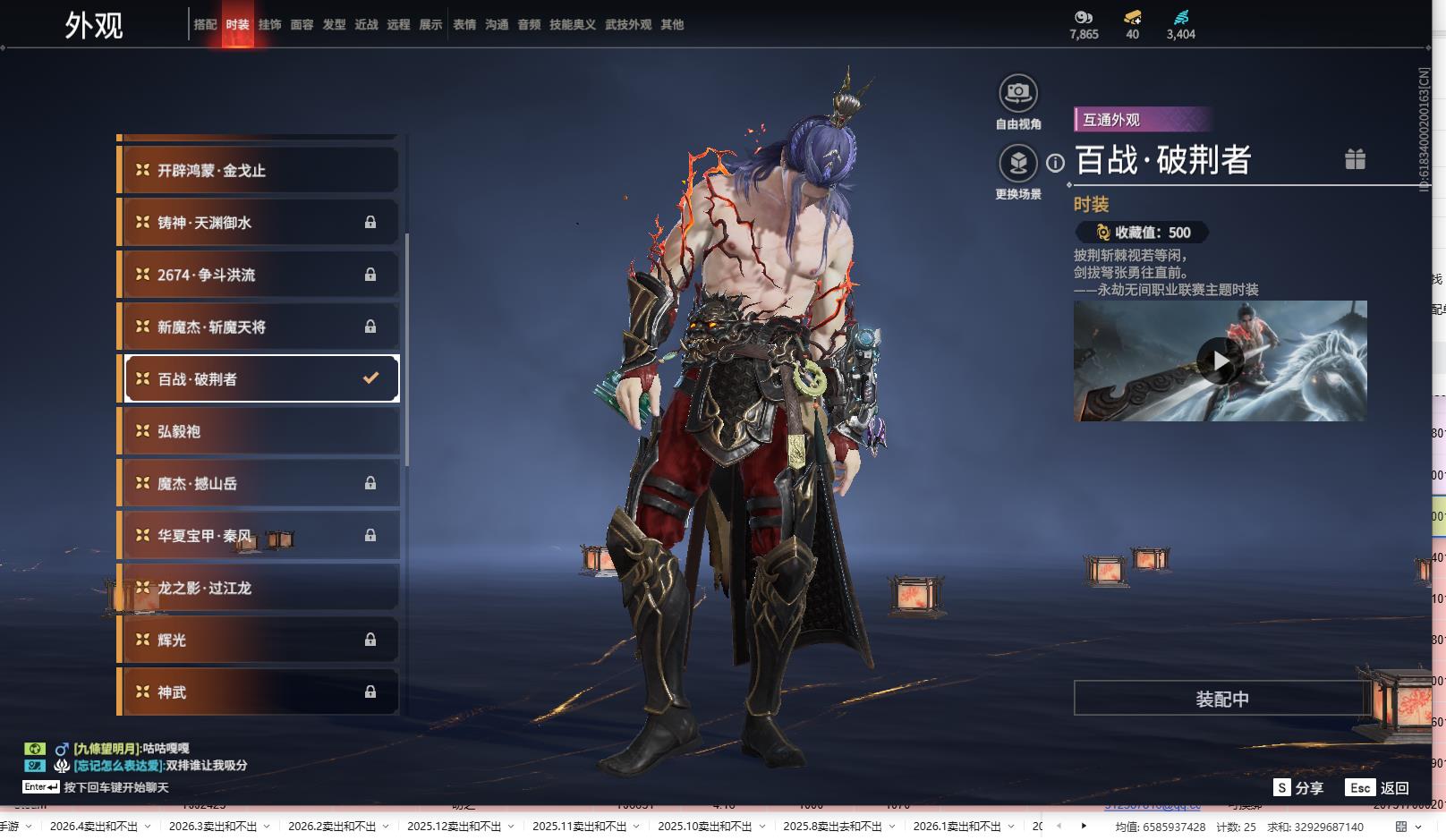Select the 龙之影·过江龙 outfit
The width and height of the screenshot is (1446, 840).
[259, 588]
